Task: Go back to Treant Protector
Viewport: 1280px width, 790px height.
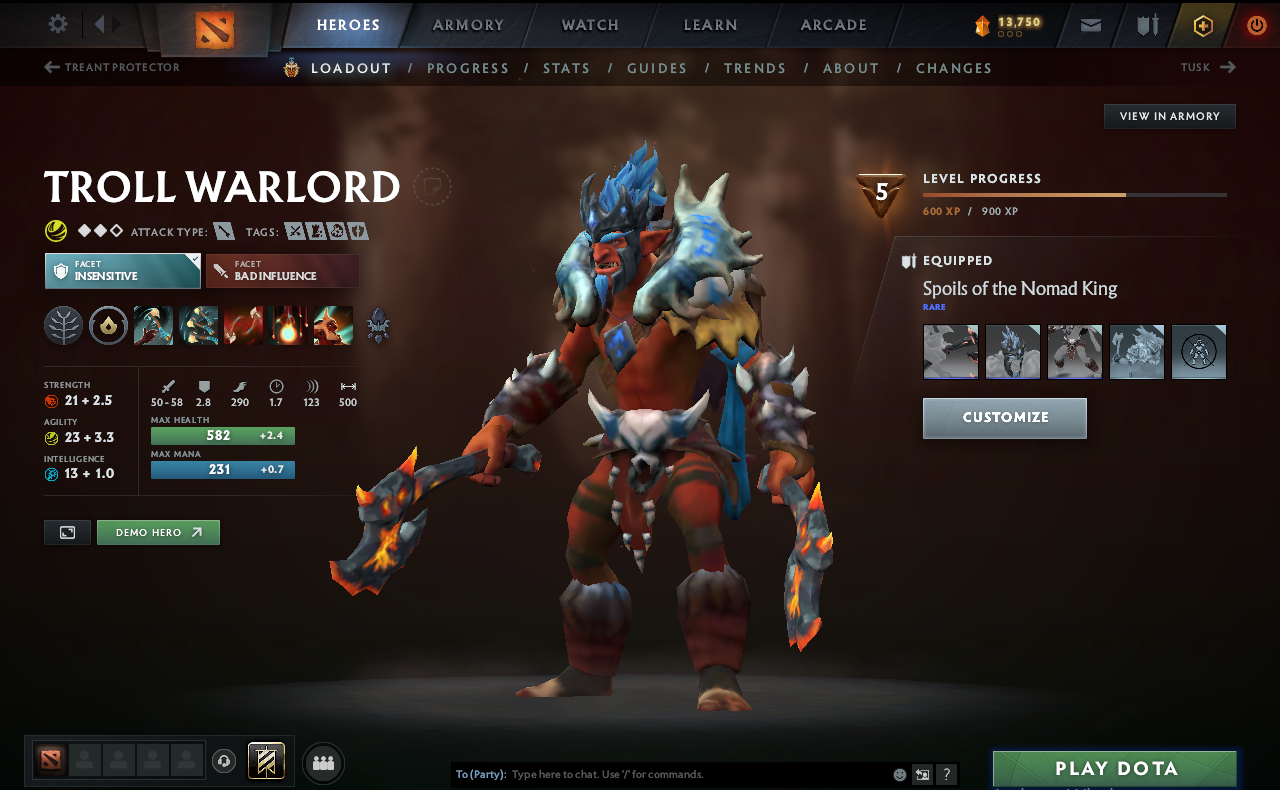Action: click(x=113, y=67)
